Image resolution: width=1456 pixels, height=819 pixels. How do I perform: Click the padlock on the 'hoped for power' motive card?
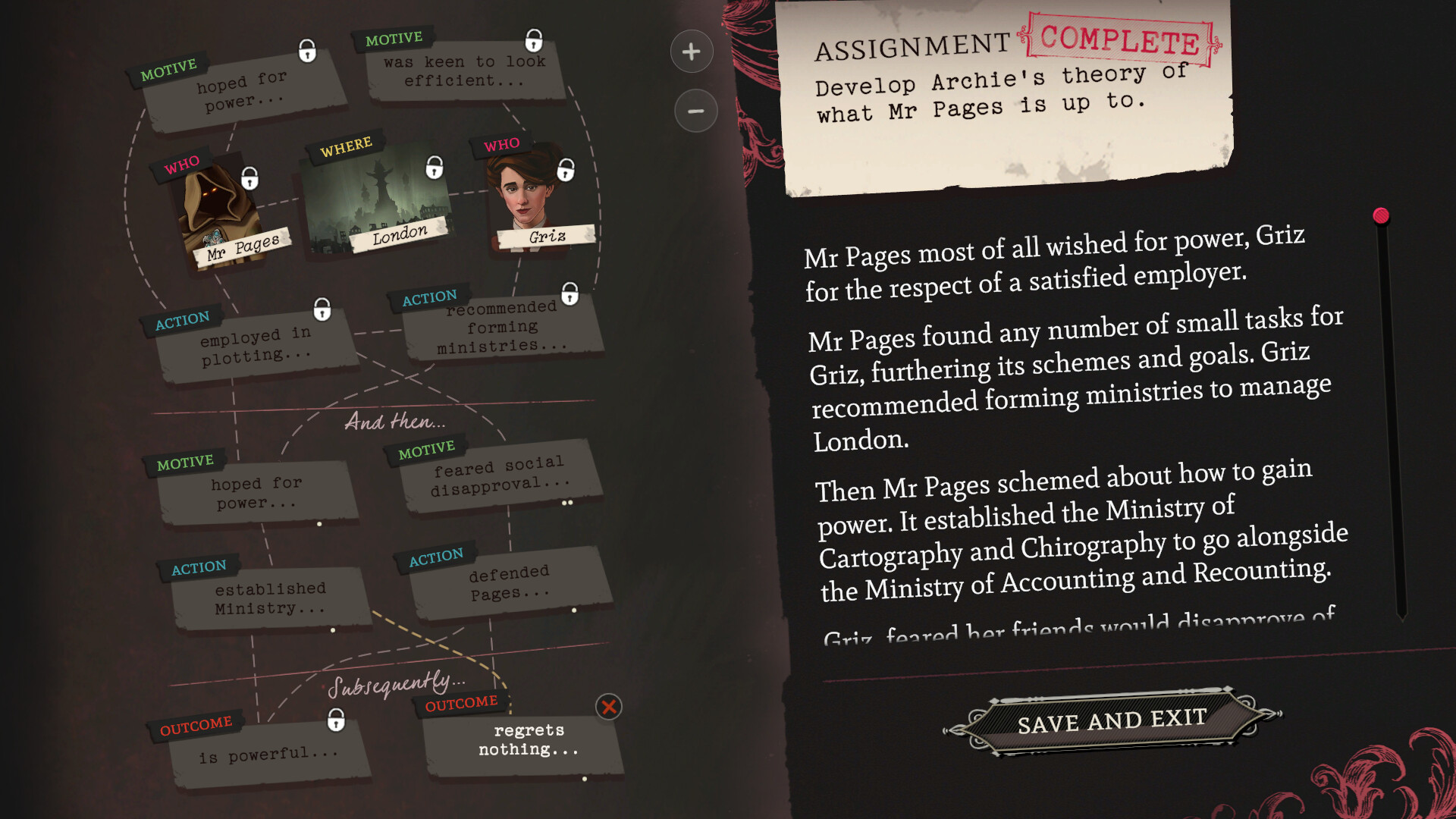pos(306,52)
